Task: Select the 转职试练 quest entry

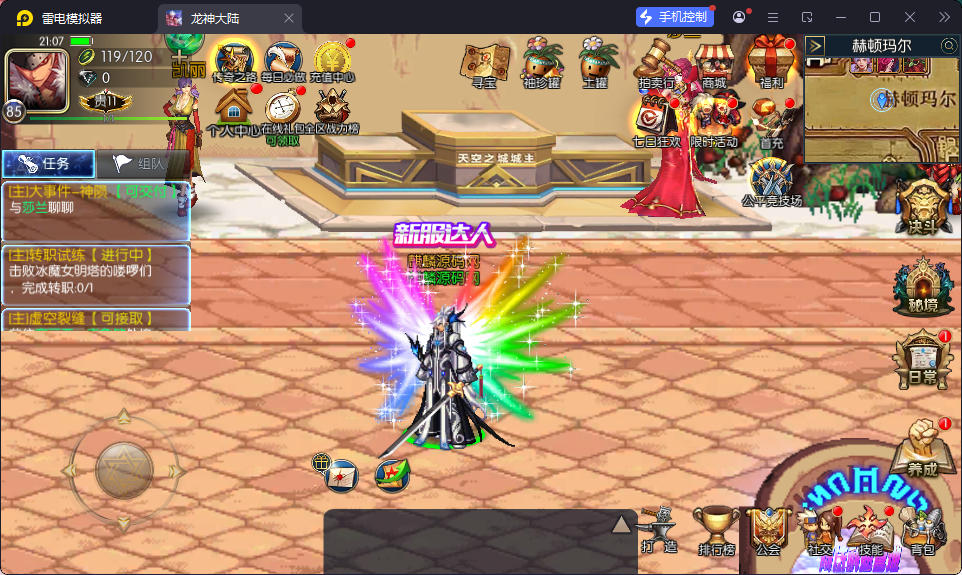Action: point(95,273)
